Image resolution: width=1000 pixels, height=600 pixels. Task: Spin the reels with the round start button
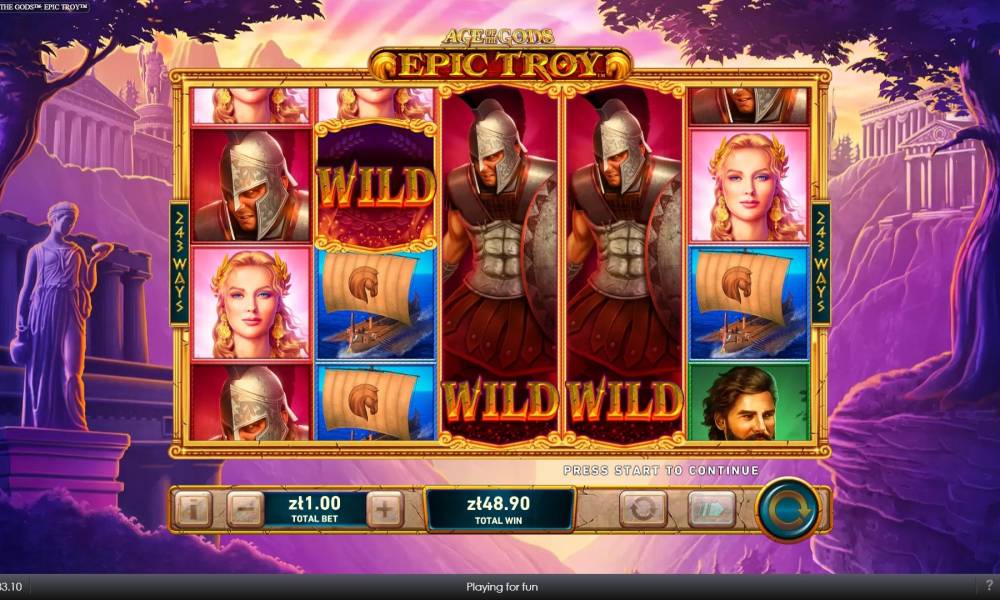pos(787,510)
